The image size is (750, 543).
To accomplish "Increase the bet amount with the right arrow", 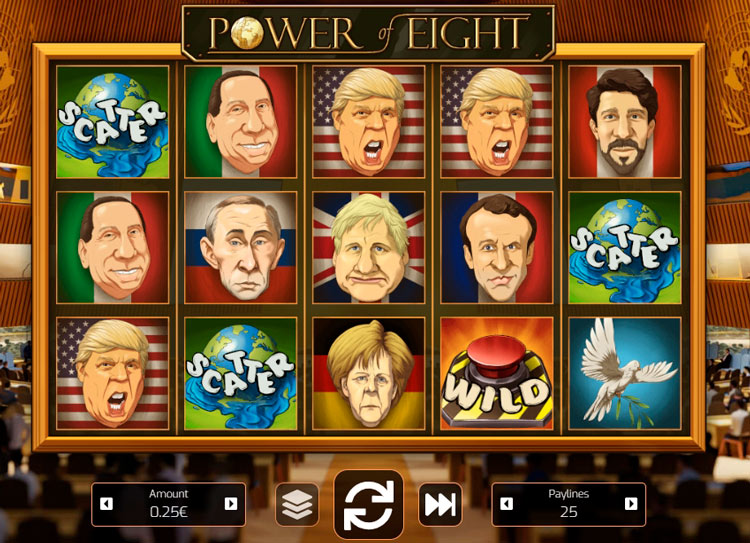I will coord(231,504).
